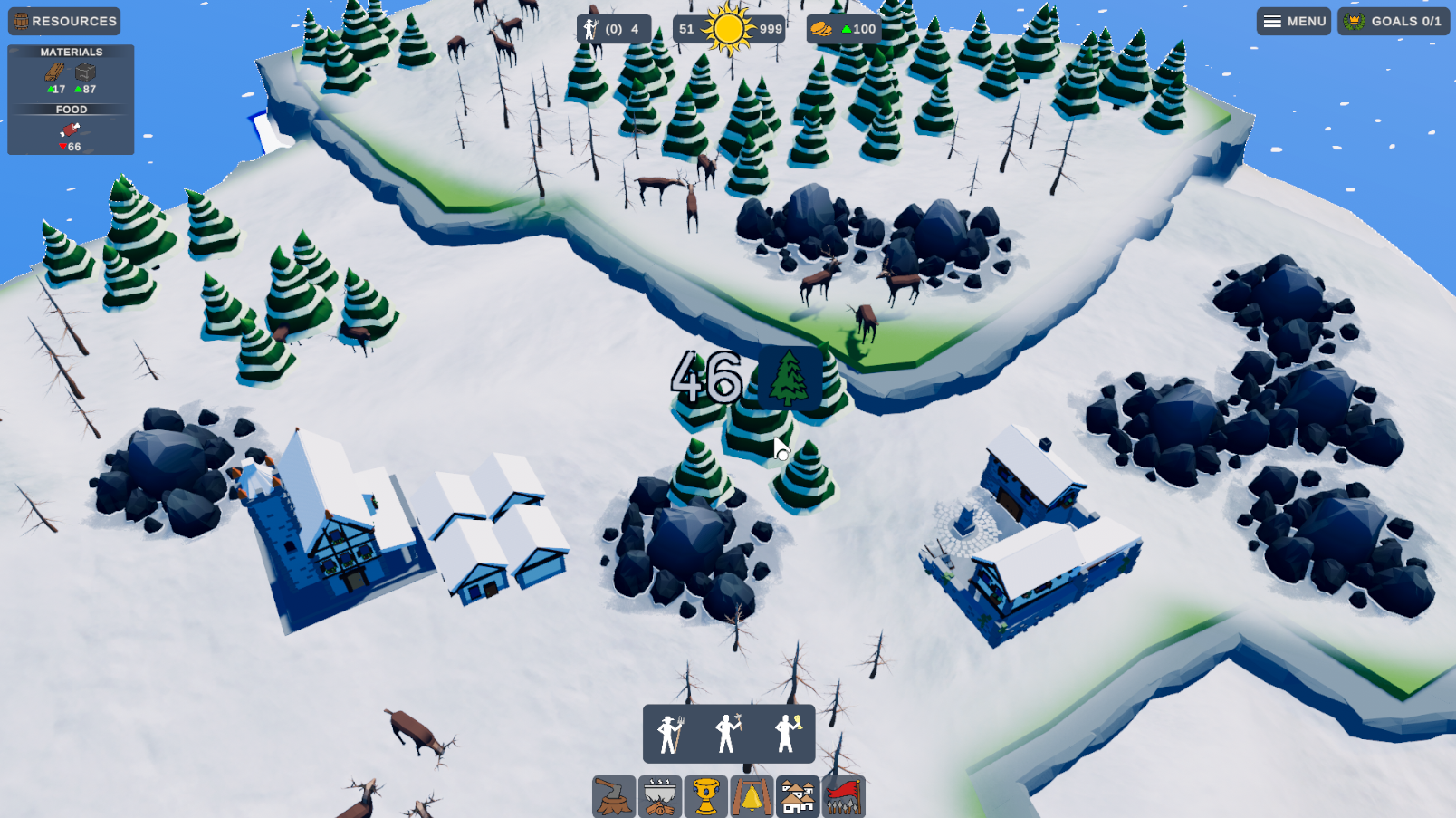The height and width of the screenshot is (818, 1456).
Task: Click the sun day counter icon
Action: pos(730,28)
